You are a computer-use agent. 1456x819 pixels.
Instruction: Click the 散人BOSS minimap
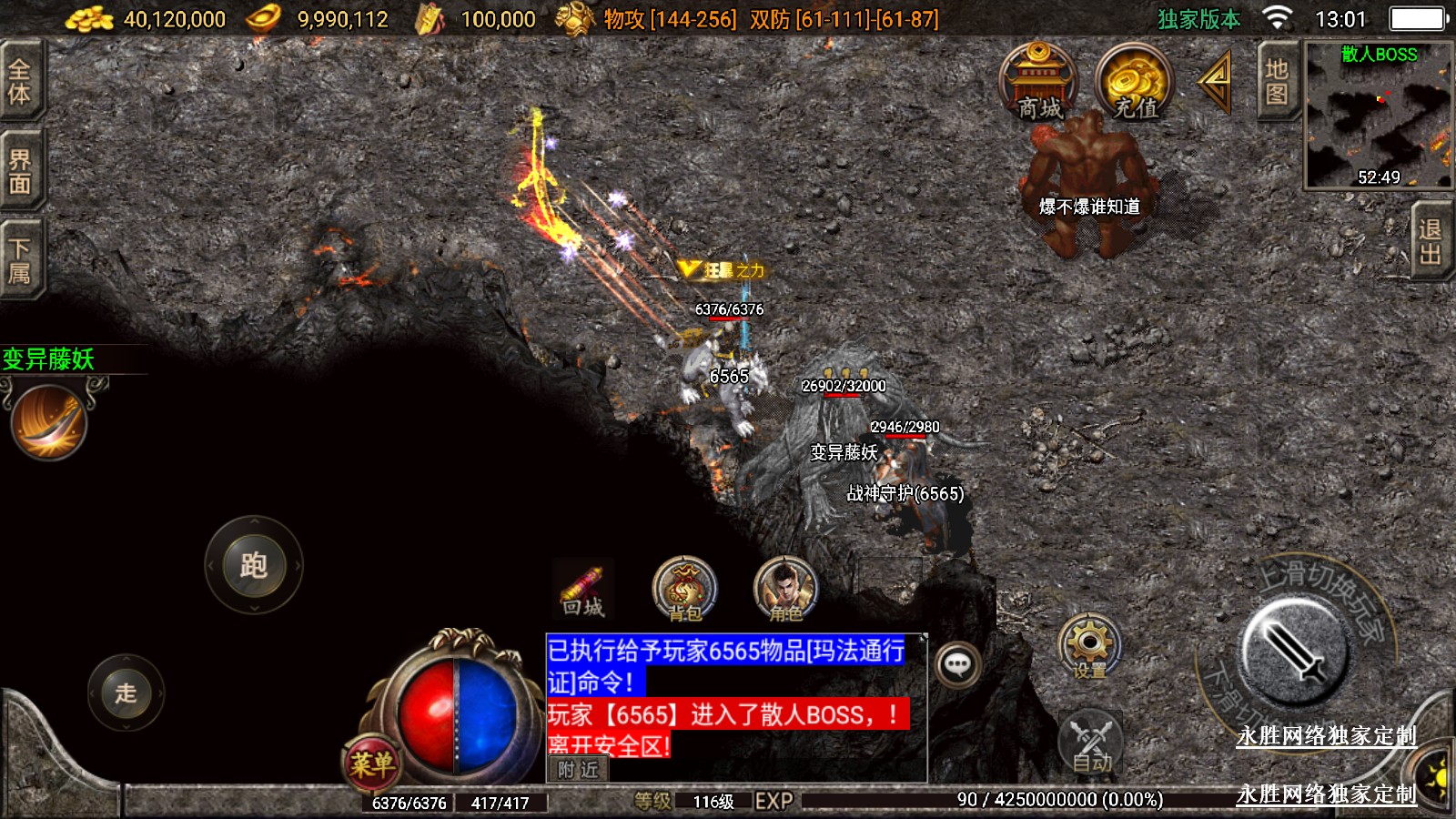pyautogui.click(x=1378, y=114)
